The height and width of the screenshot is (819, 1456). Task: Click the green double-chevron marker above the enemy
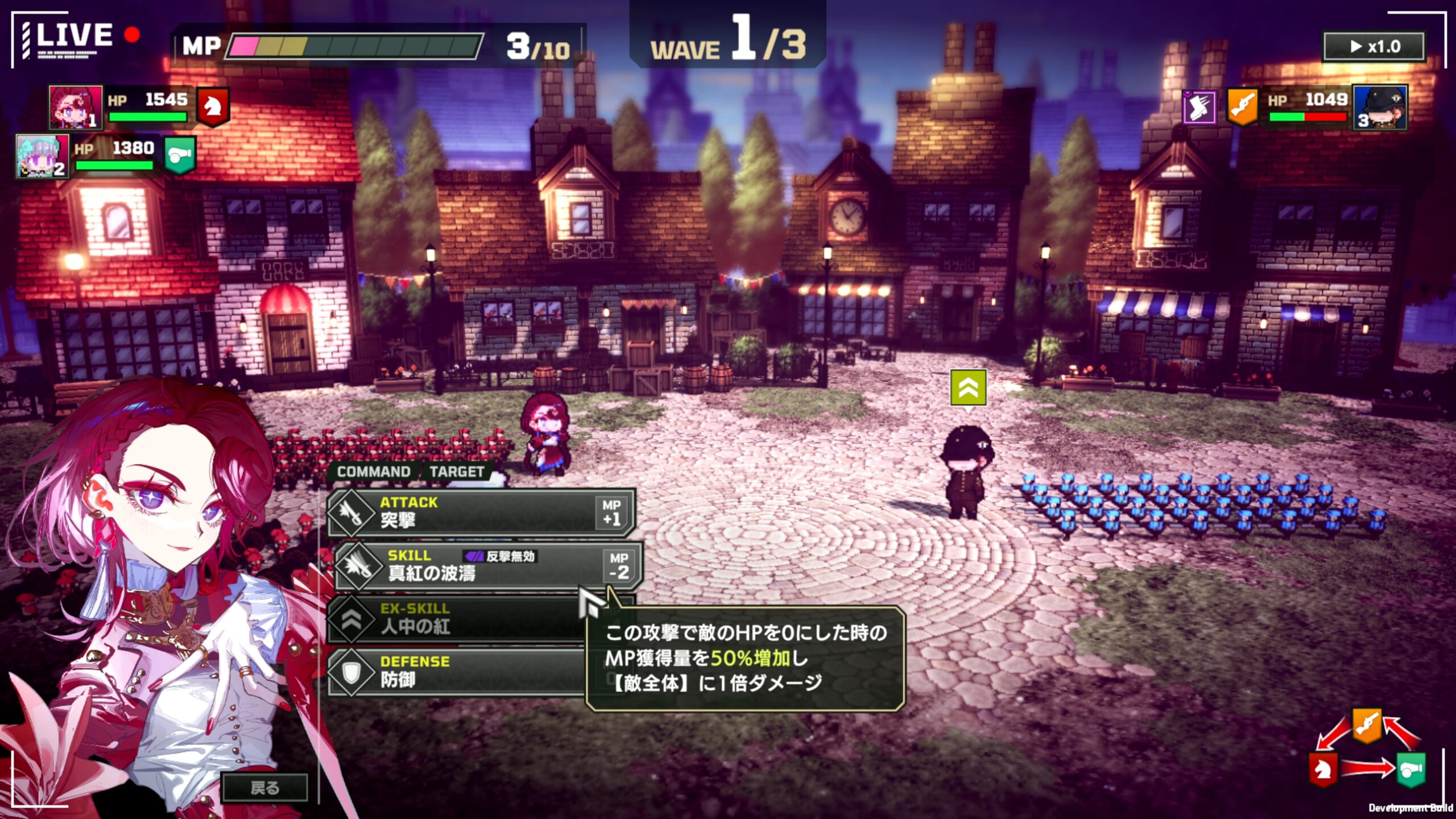coord(968,388)
